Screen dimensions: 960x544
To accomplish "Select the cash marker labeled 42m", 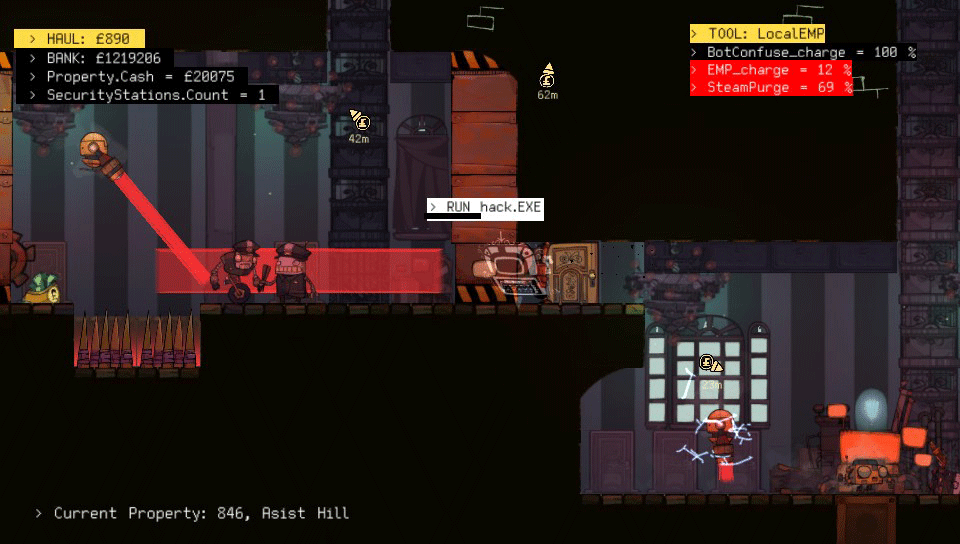I will 360,122.
